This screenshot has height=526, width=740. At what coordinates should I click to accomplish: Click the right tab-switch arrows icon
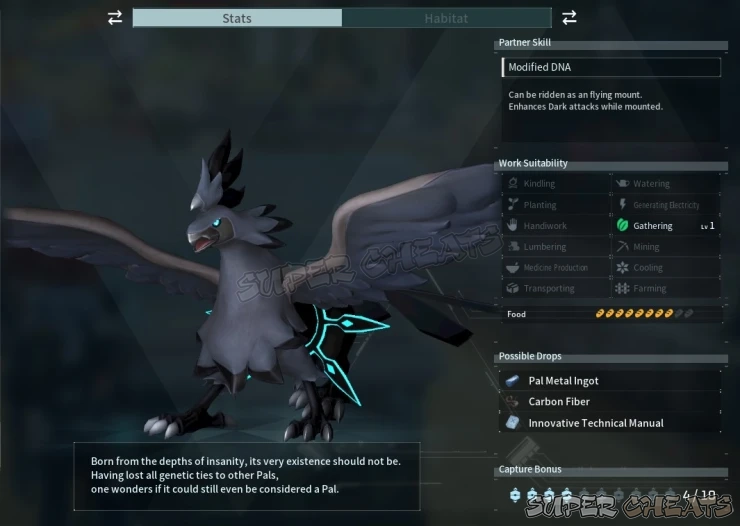pos(569,17)
